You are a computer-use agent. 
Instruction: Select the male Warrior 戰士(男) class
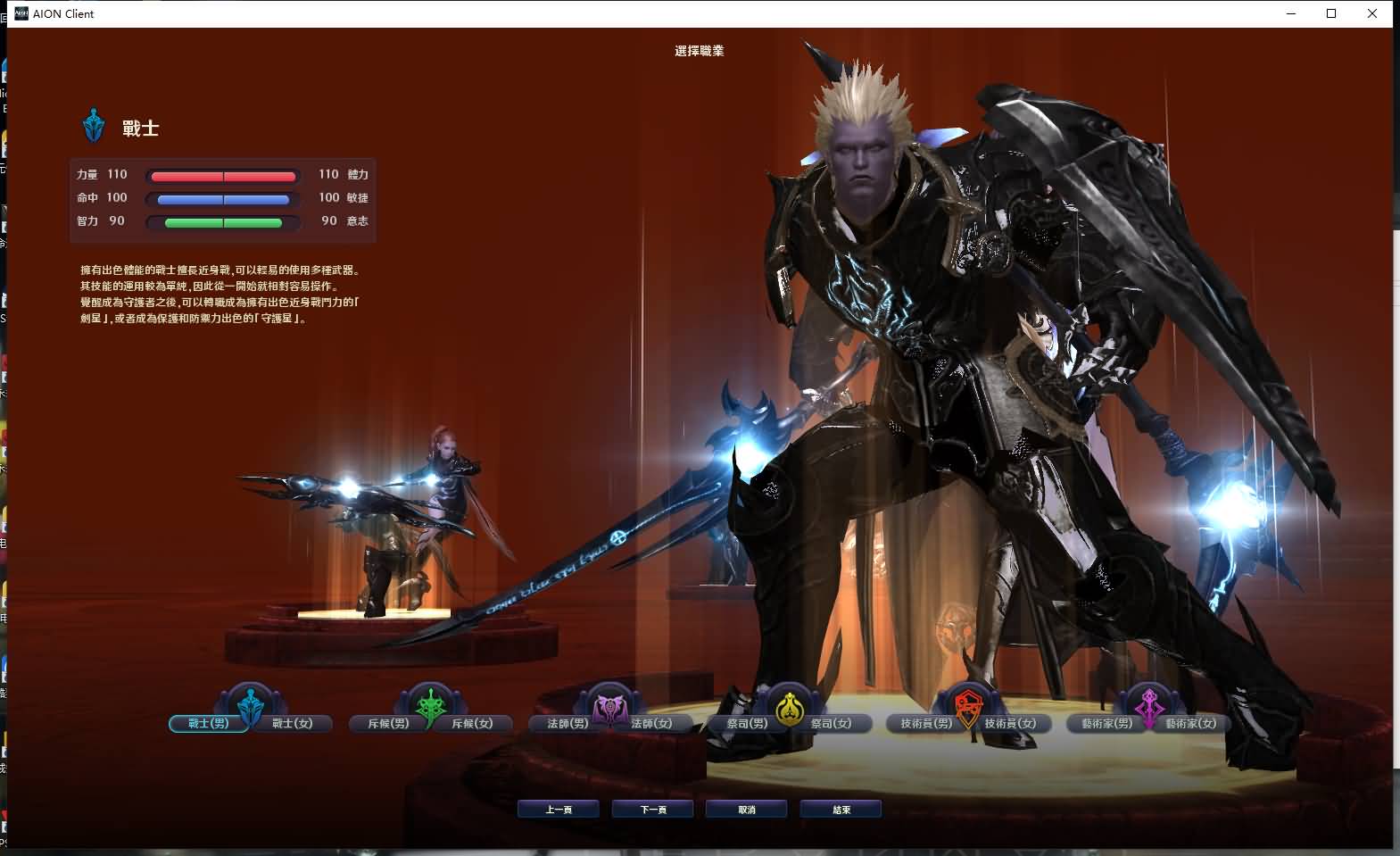(x=208, y=723)
